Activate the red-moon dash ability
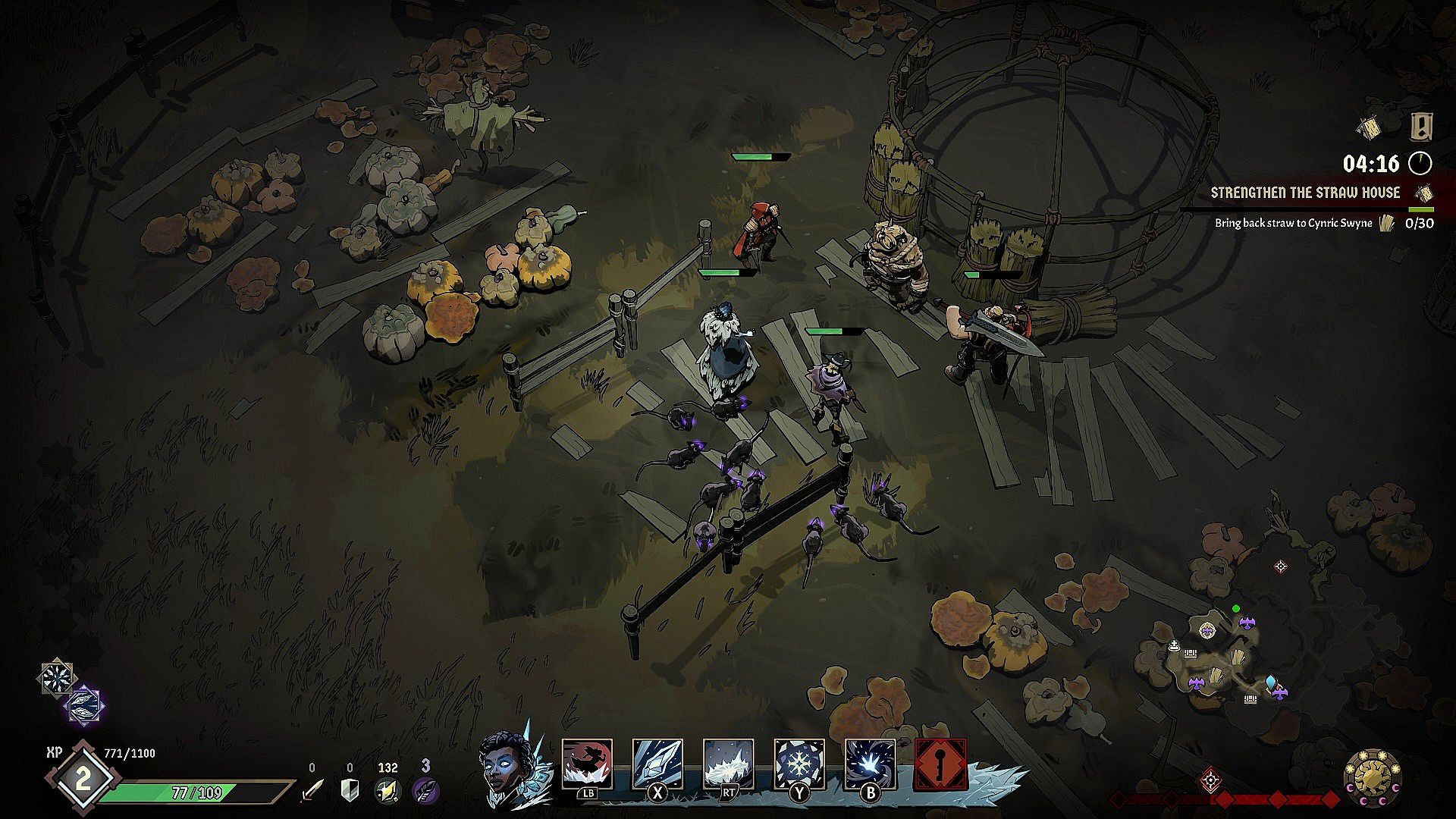Viewport: 1456px width, 819px height. (587, 764)
